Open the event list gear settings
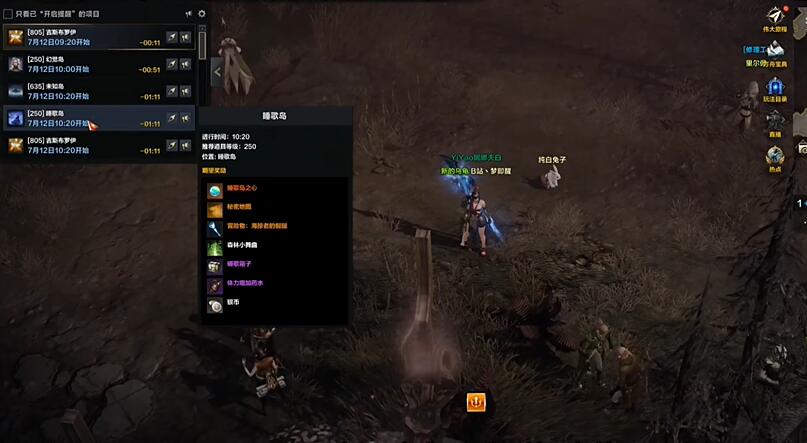Screen dimensions: 807x443 point(201,14)
